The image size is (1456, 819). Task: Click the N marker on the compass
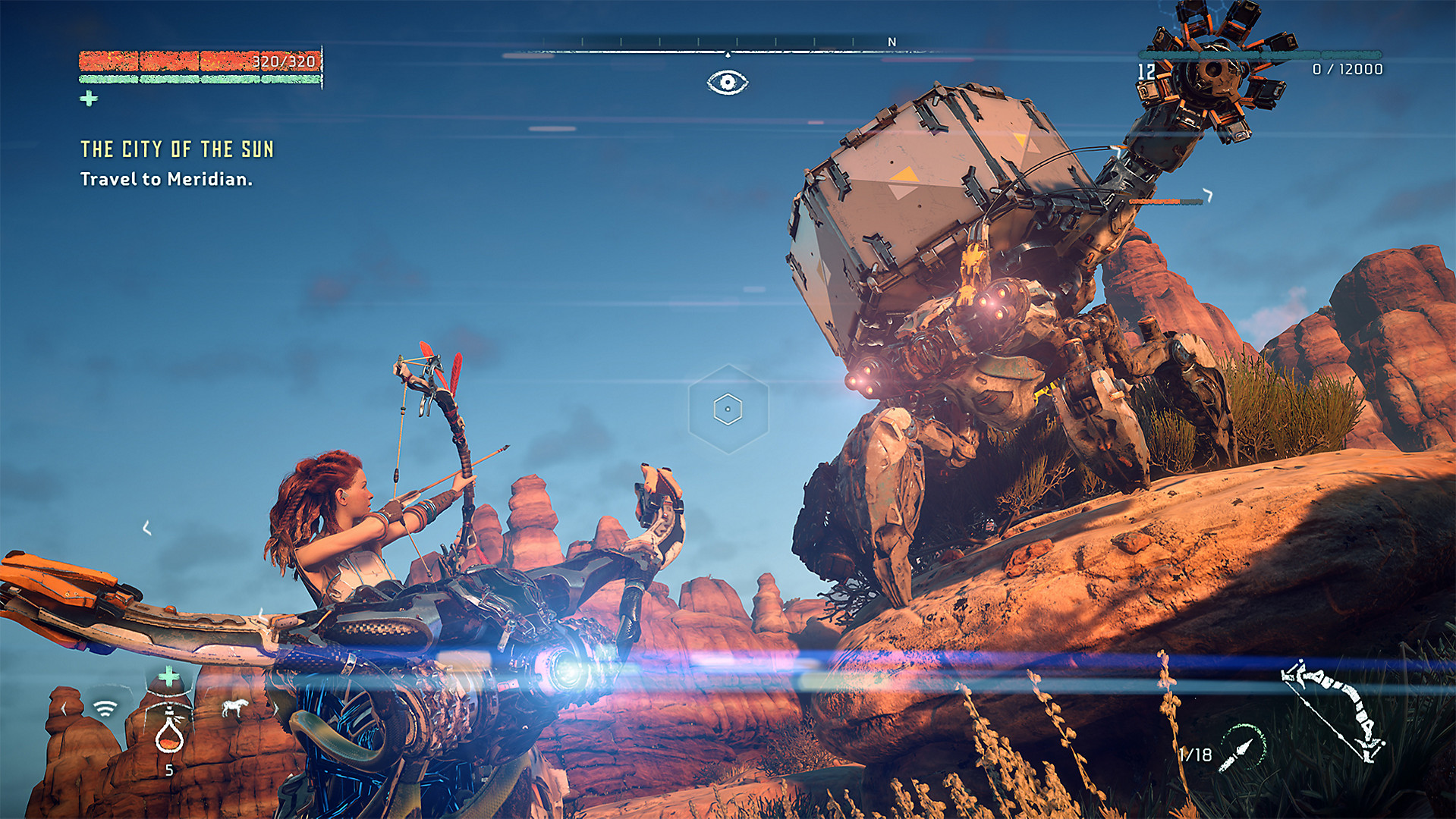[x=890, y=42]
